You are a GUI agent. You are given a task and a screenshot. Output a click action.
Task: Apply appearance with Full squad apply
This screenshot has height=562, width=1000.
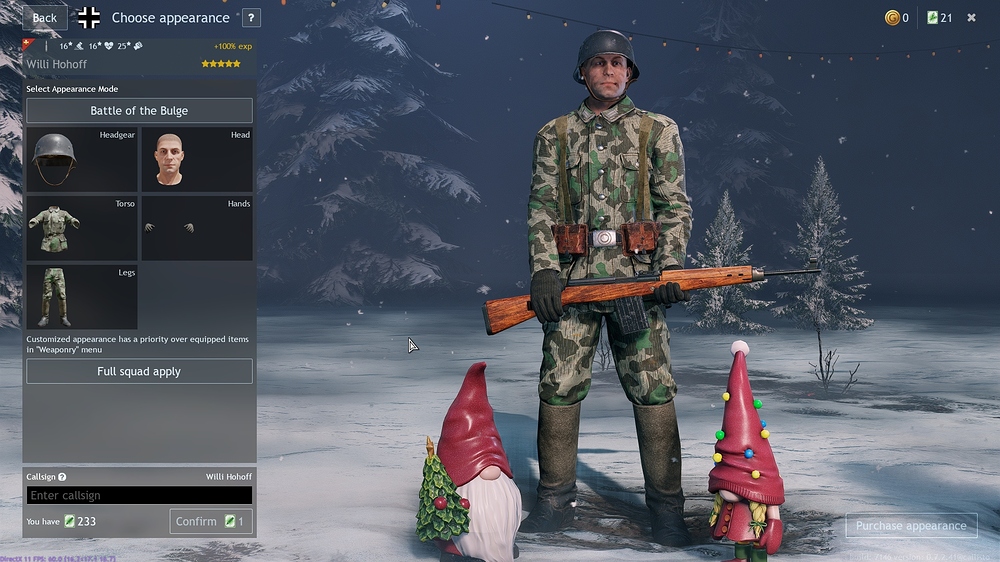139,371
